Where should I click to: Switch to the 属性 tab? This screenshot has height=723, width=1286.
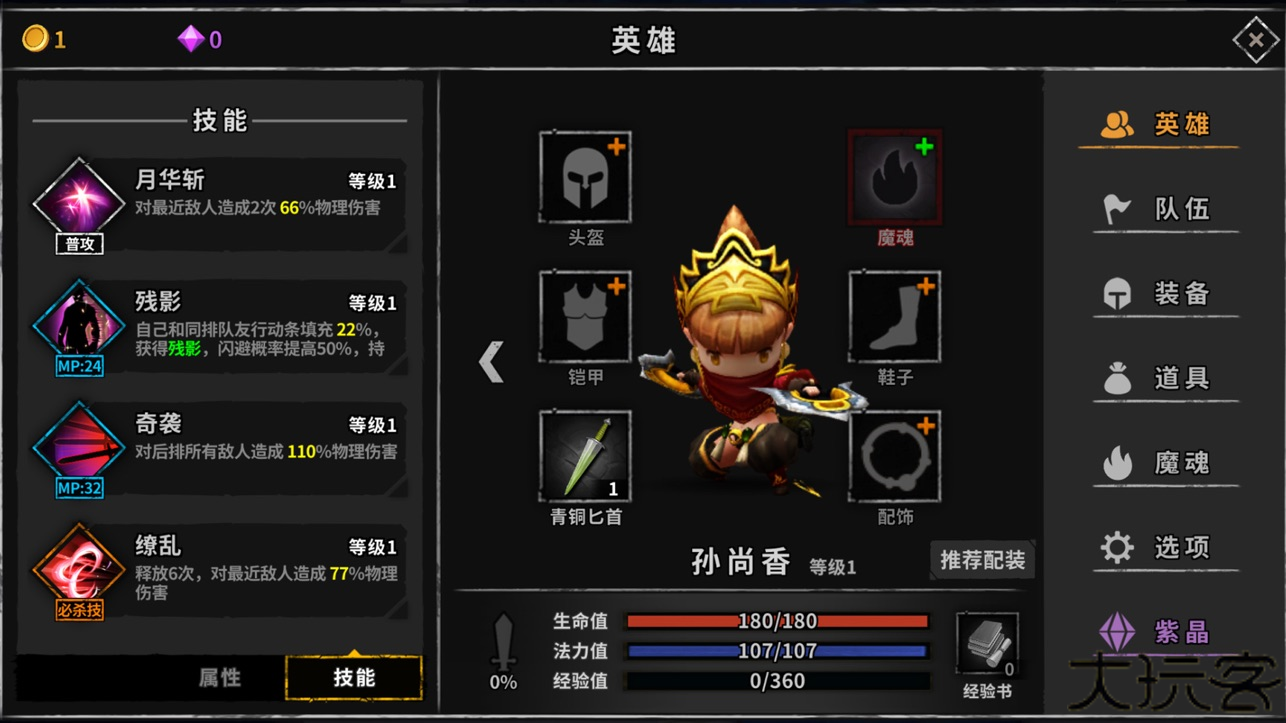coord(219,677)
